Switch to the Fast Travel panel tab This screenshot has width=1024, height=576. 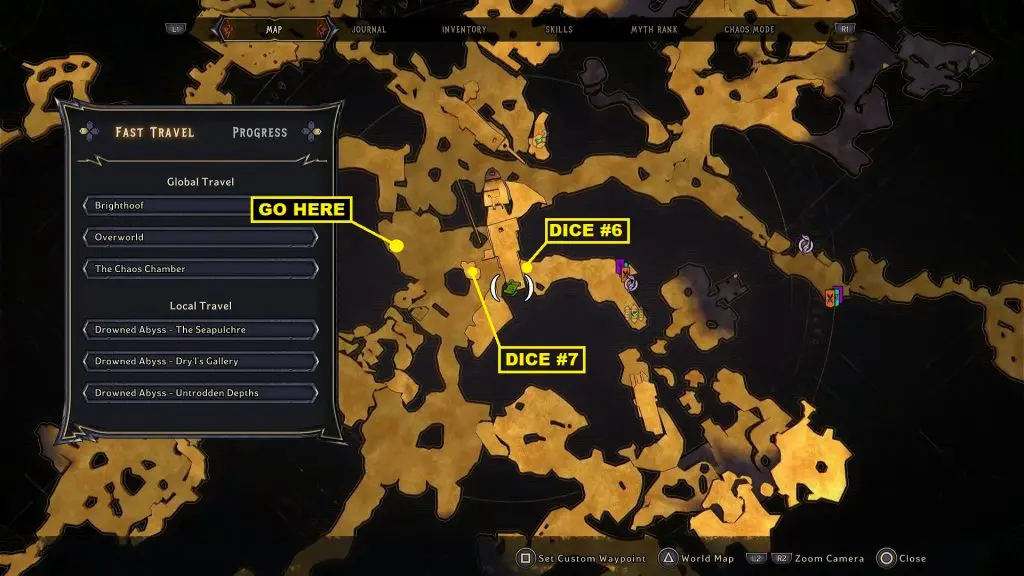click(x=155, y=132)
